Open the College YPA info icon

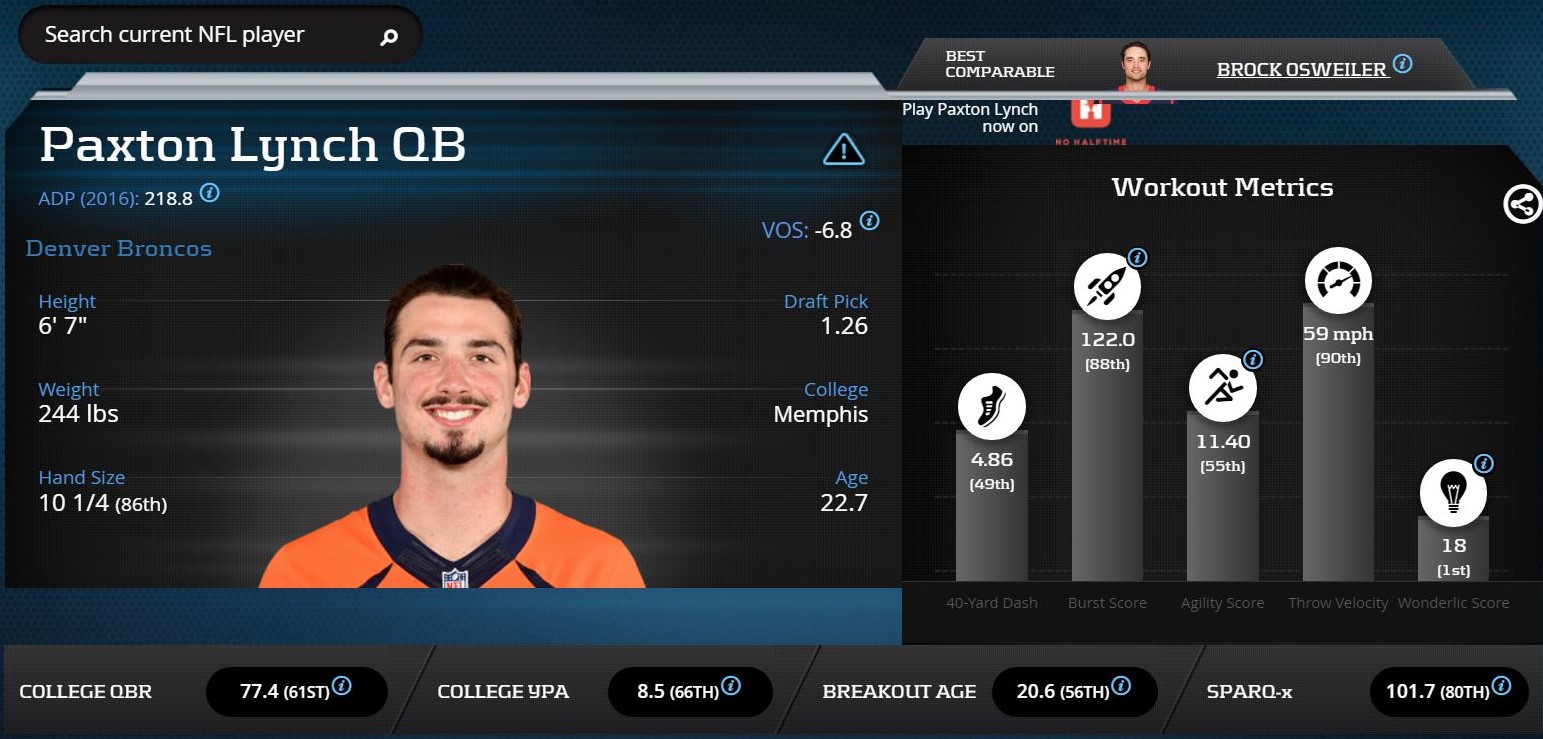tap(731, 686)
